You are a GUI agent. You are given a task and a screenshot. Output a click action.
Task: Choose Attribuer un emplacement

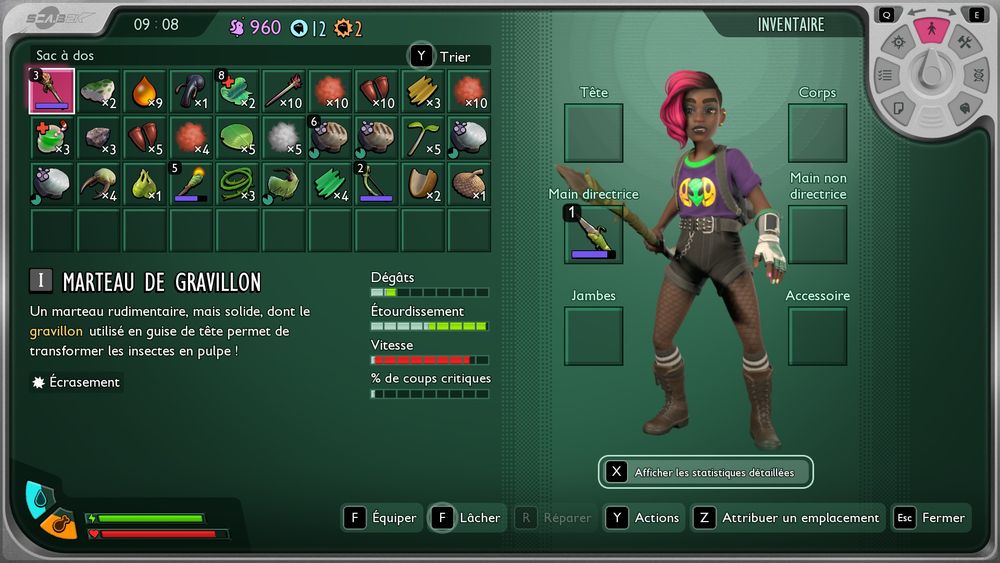pos(788,518)
